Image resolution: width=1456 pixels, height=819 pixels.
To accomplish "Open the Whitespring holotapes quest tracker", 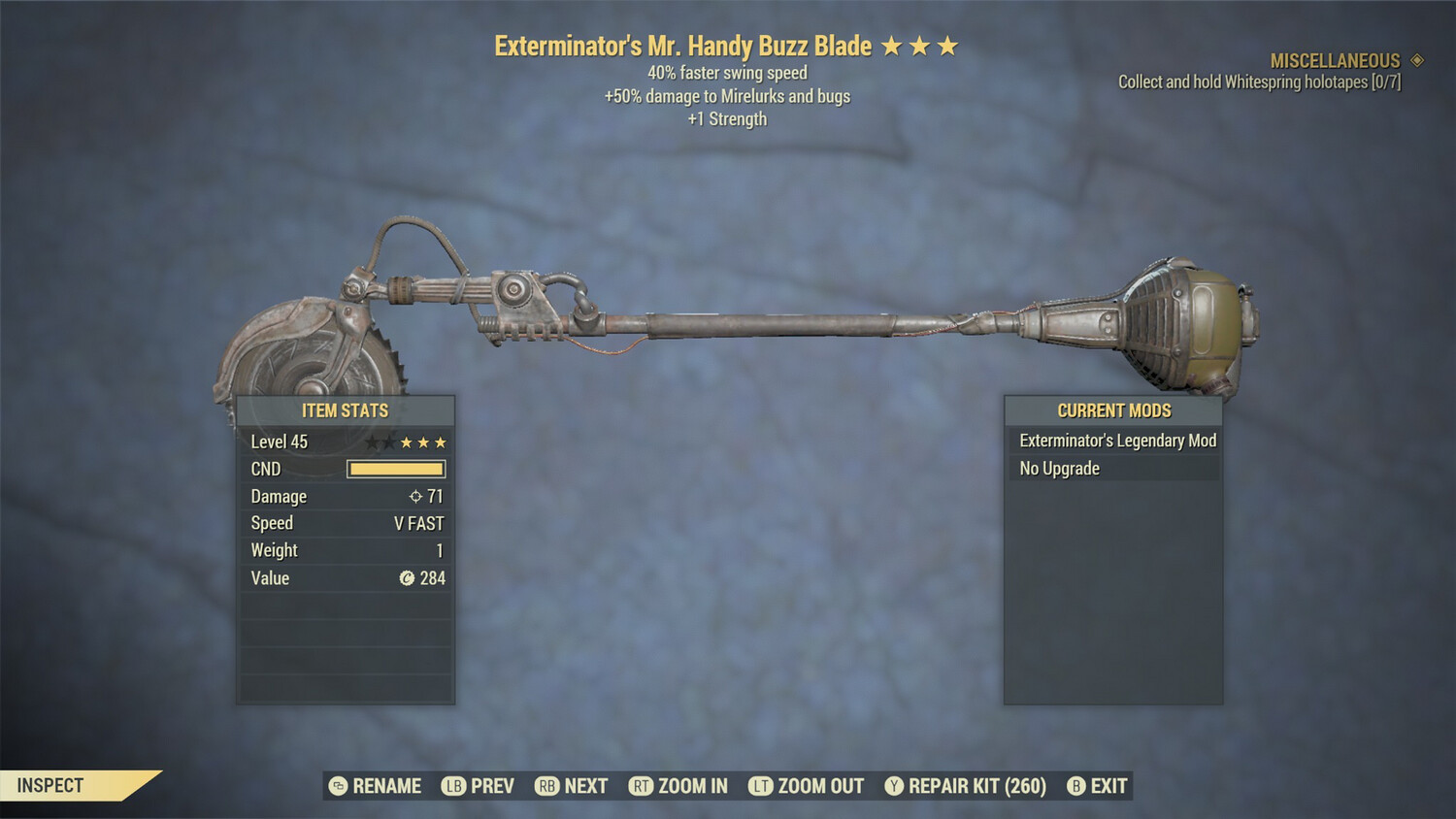I will [x=1259, y=82].
